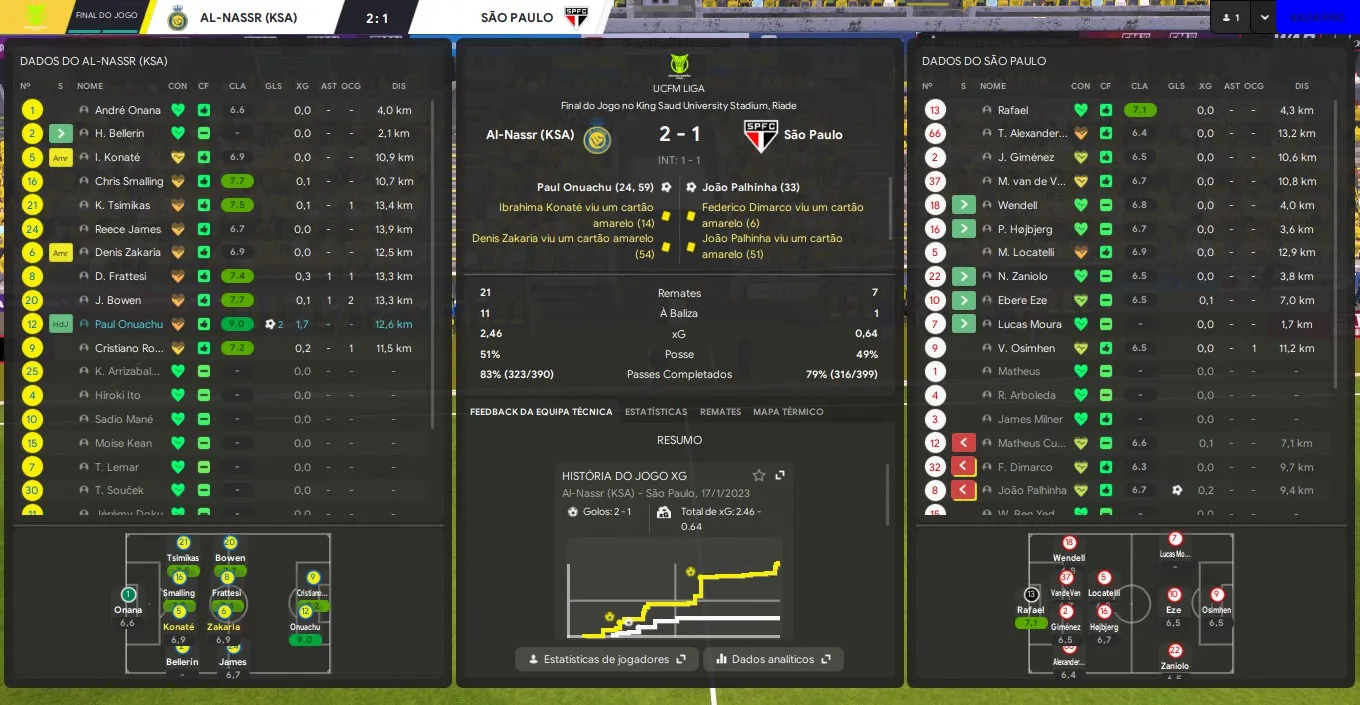This screenshot has width=1360, height=705.
Task: Show the Mapa Térmico tab
Action: 788,412
